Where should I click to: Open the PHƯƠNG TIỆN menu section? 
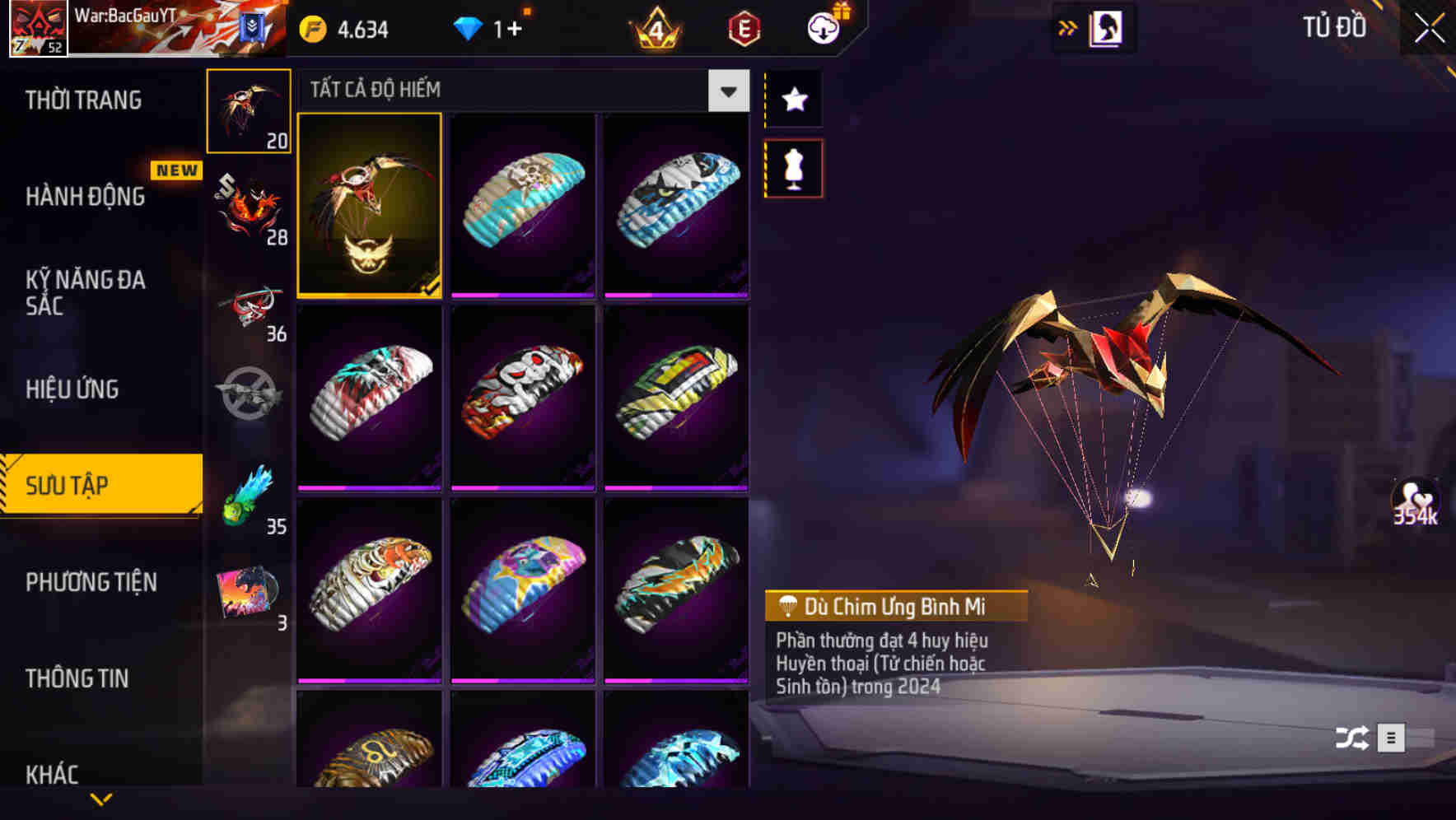pyautogui.click(x=91, y=581)
